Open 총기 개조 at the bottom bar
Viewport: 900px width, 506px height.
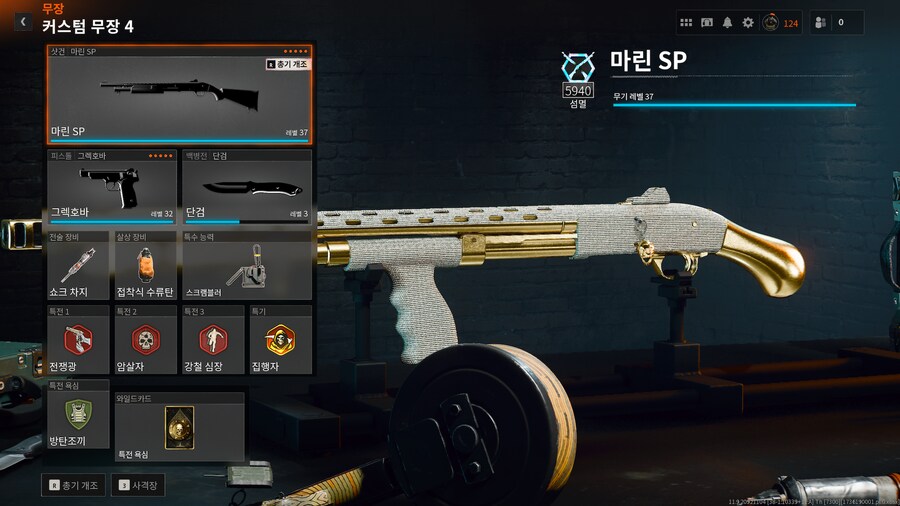click(75, 485)
